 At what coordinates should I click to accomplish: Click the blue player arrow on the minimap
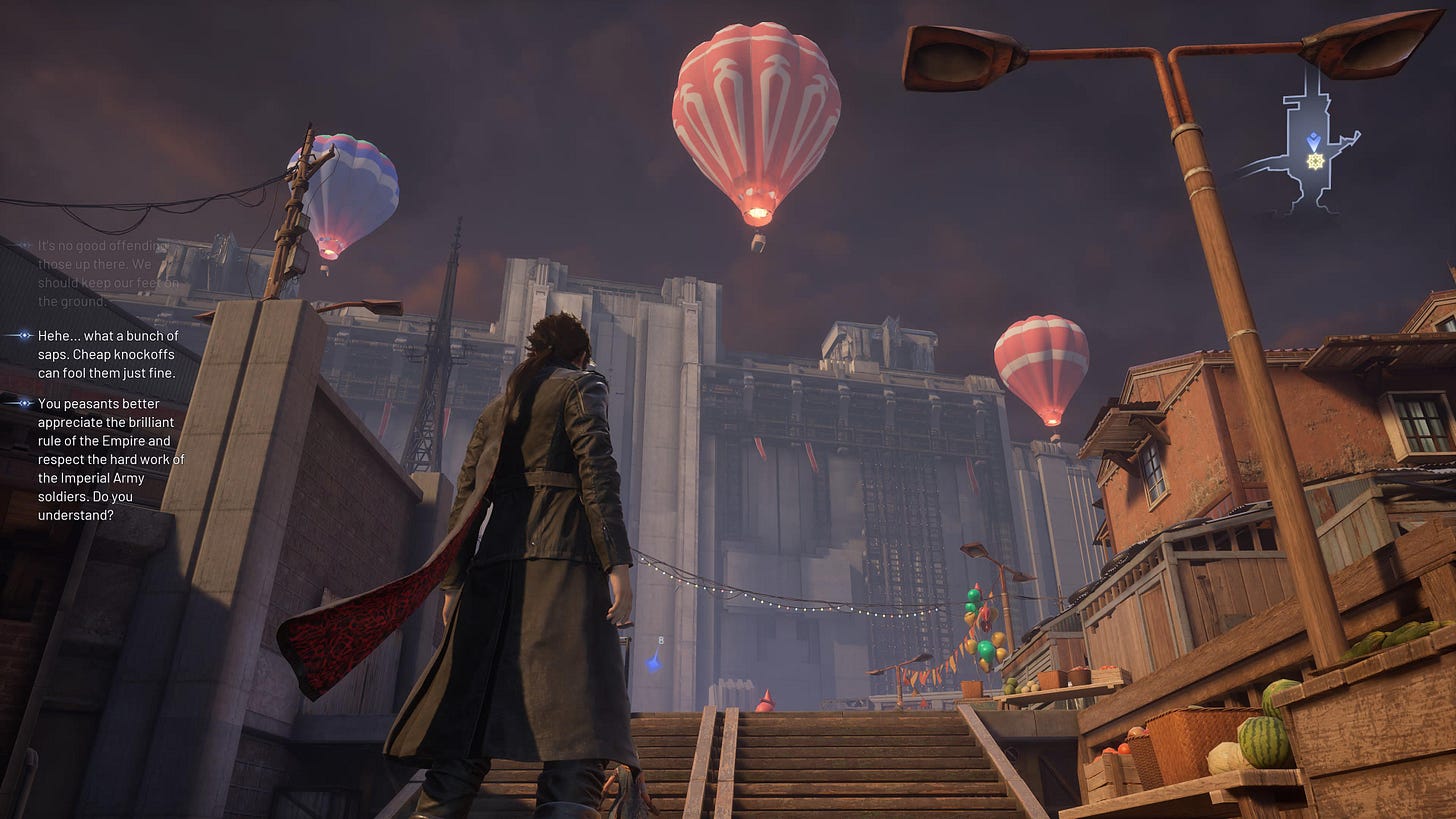coord(1313,141)
